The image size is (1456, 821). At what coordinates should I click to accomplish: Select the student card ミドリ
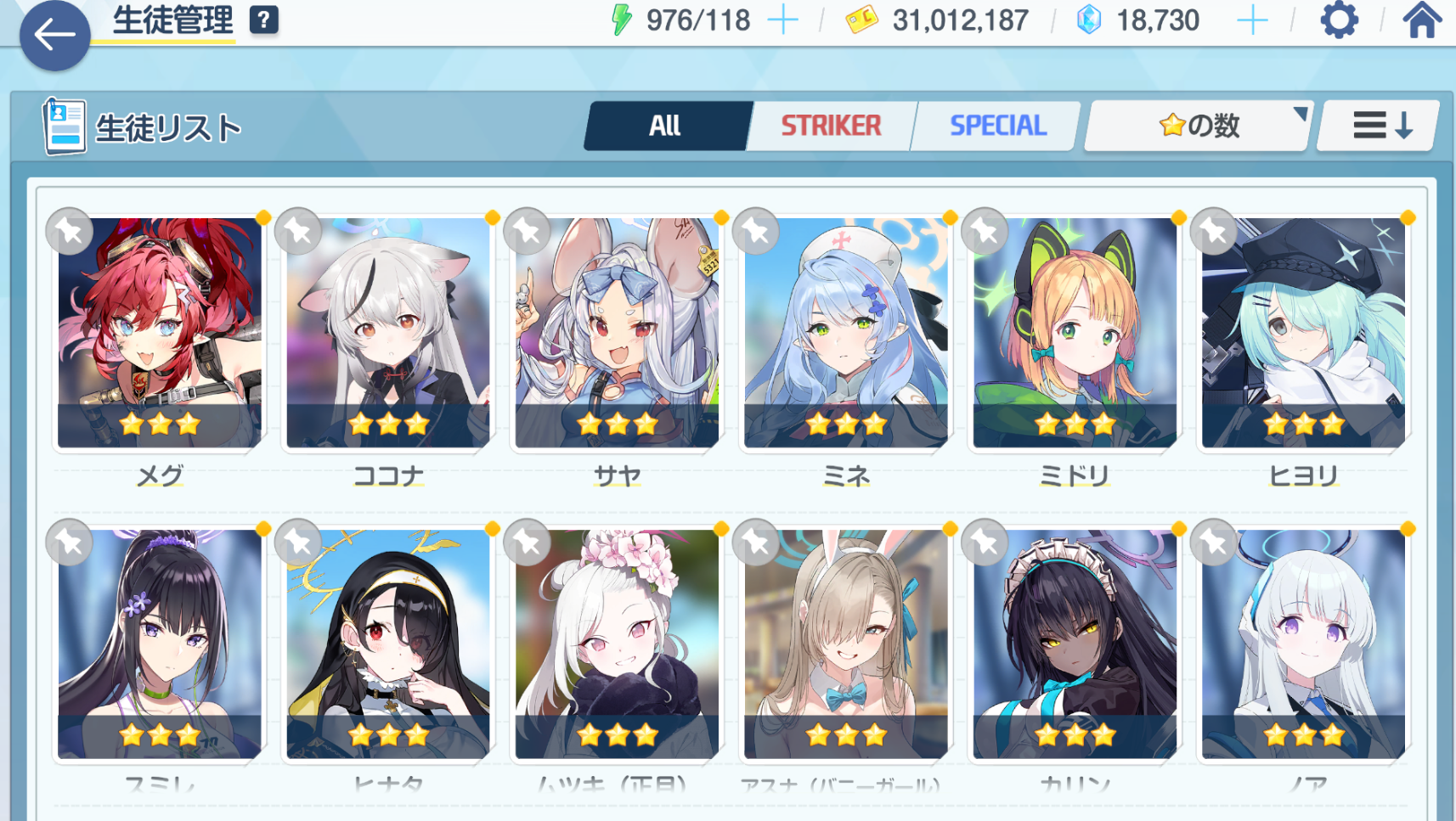coord(1075,333)
